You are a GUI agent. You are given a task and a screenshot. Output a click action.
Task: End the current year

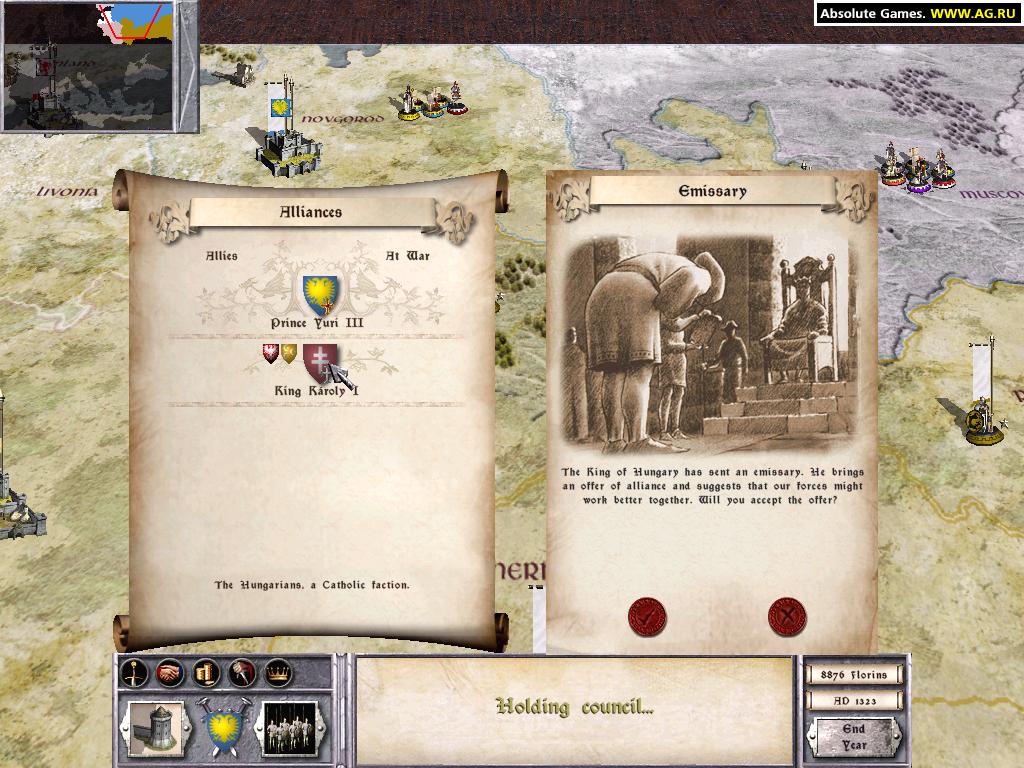point(853,736)
